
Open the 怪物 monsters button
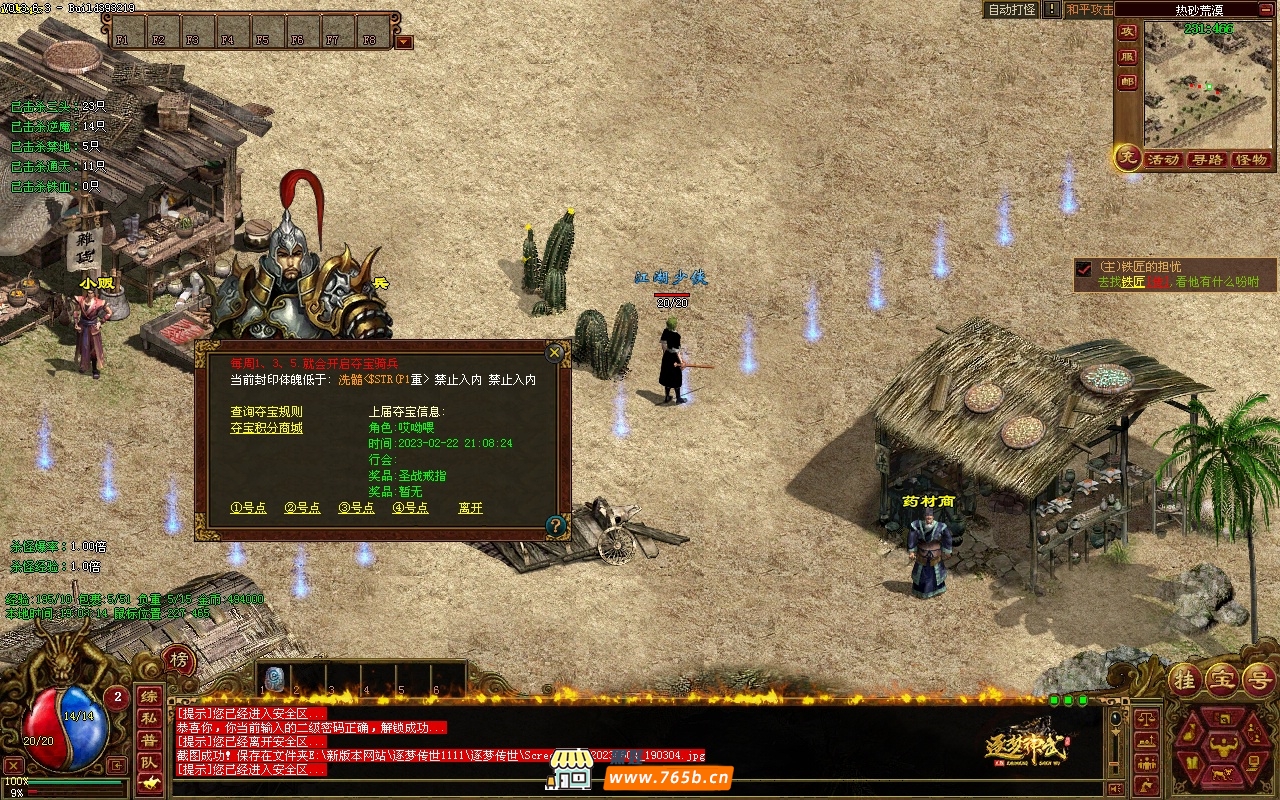[1250, 160]
